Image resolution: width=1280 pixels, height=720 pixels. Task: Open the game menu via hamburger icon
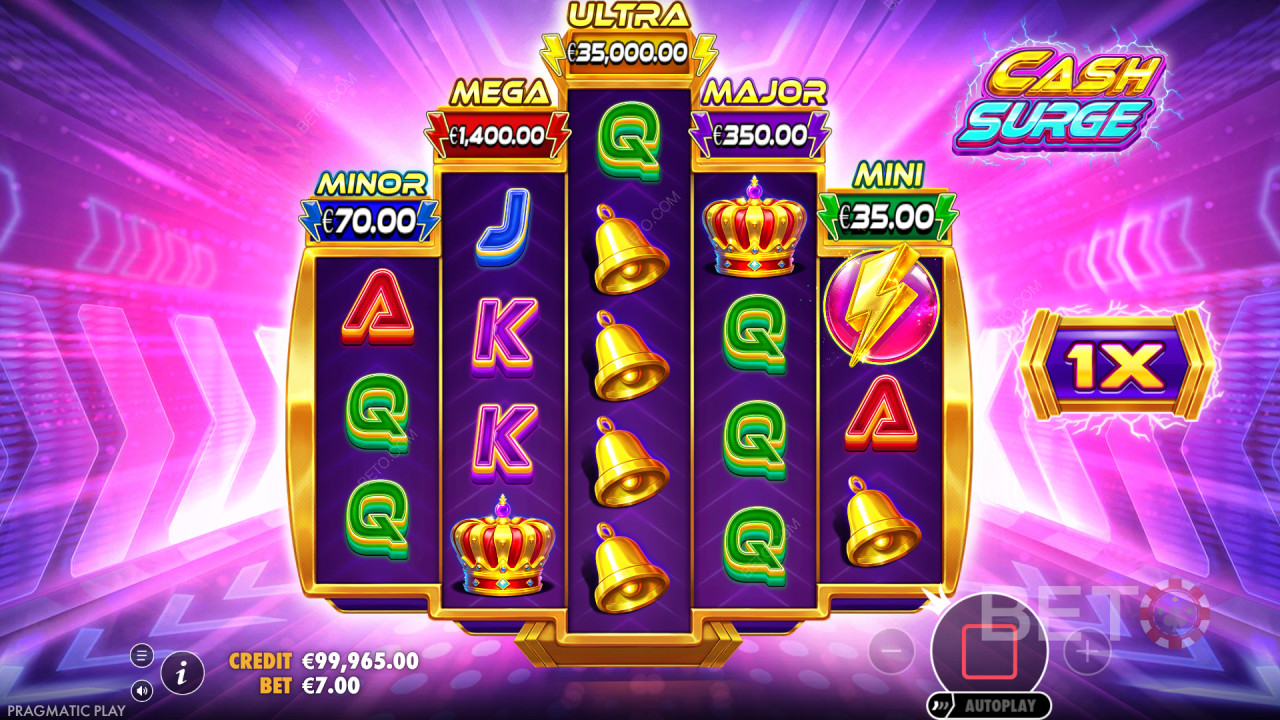click(x=141, y=655)
